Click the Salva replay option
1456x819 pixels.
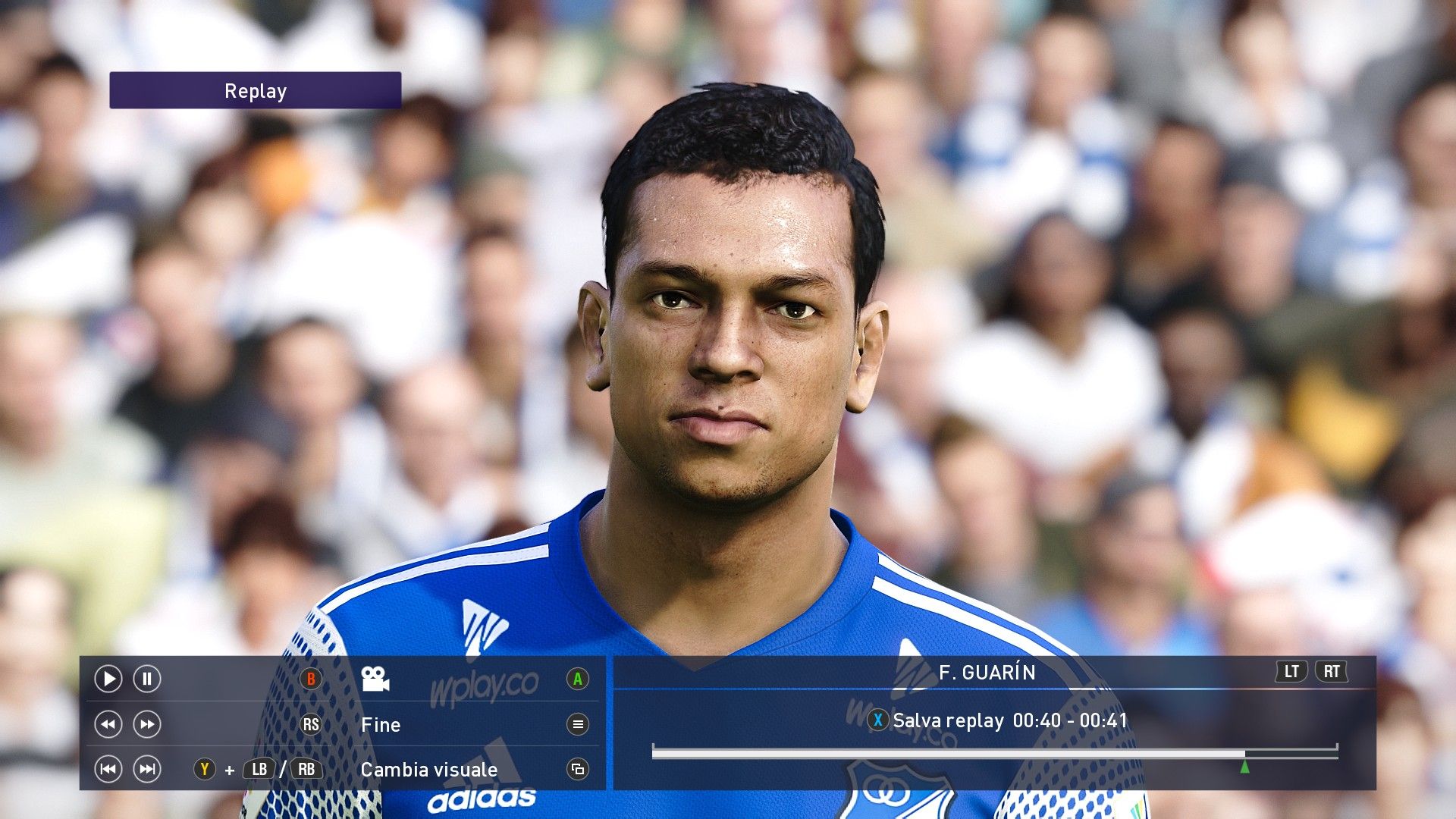pyautogui.click(x=948, y=720)
